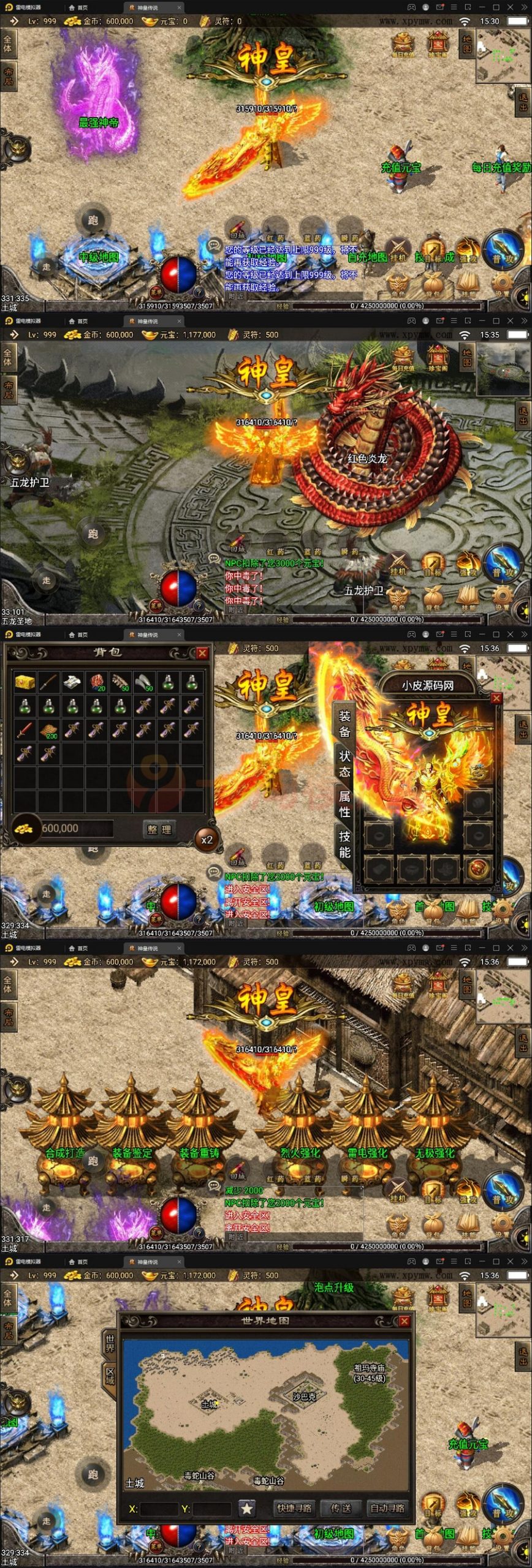Viewport: 532px width, 1568px height.
Task: Select the red sword item in backpack
Action: pos(25,729)
